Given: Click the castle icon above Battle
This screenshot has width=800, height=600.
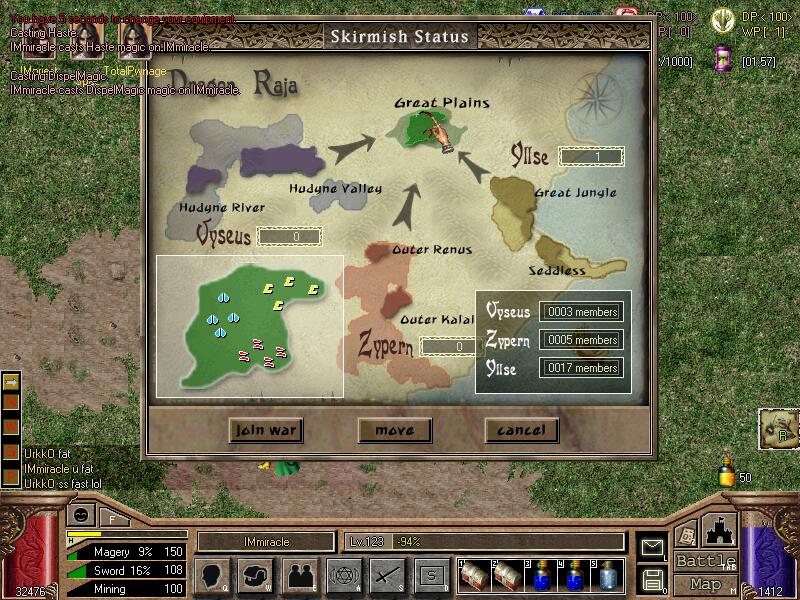Looking at the screenshot, I should (x=720, y=529).
